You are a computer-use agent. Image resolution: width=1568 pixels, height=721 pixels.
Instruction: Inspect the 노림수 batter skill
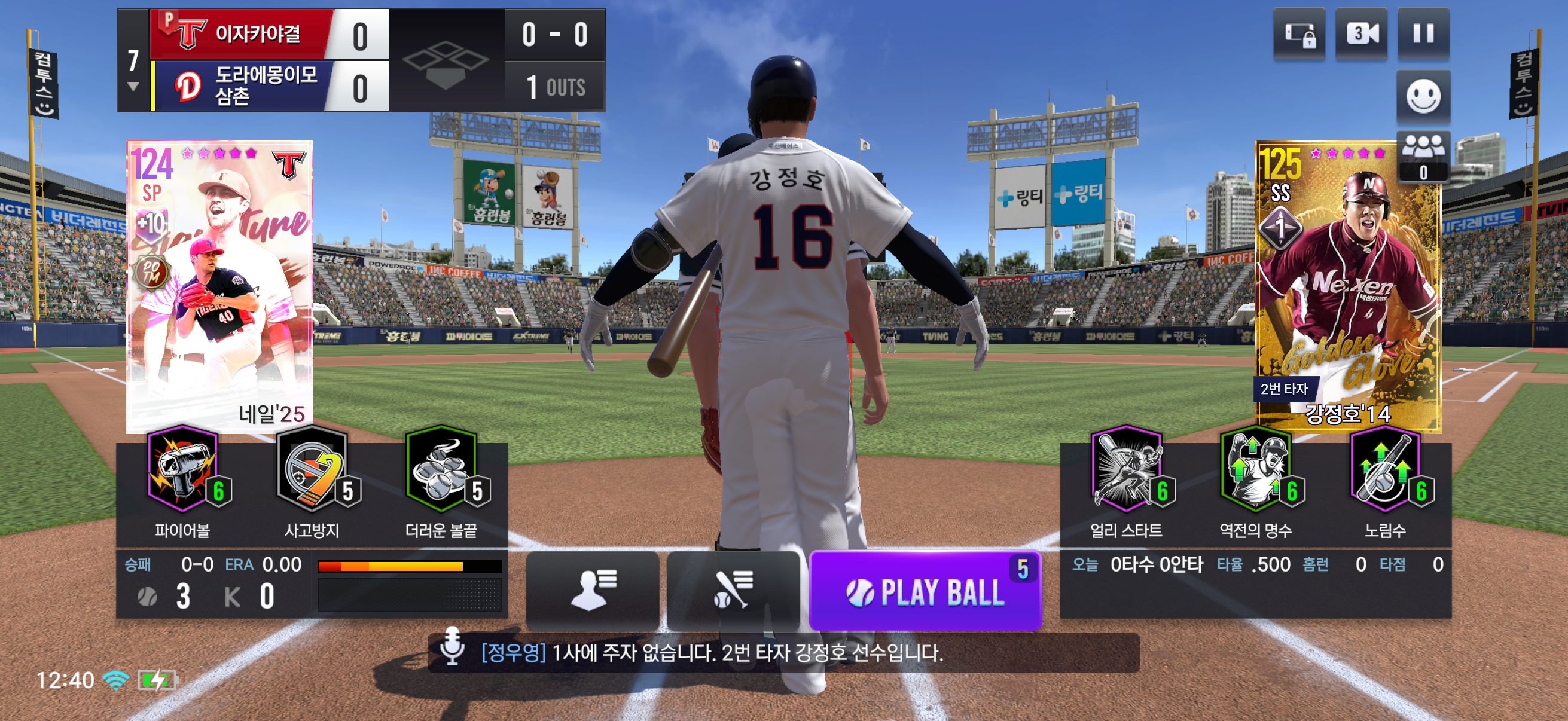coord(1386,481)
